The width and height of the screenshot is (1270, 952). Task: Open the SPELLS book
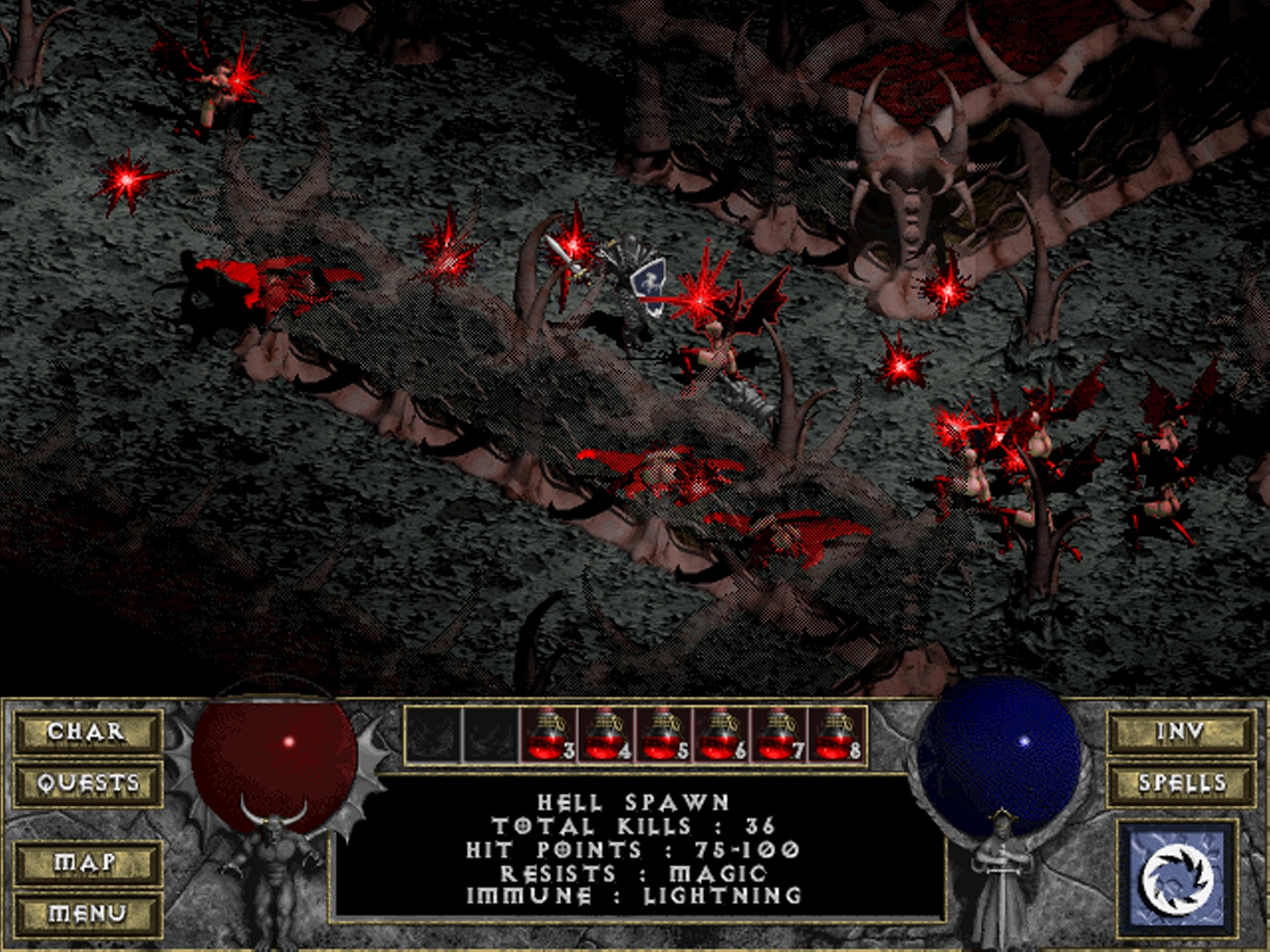coord(1181,783)
